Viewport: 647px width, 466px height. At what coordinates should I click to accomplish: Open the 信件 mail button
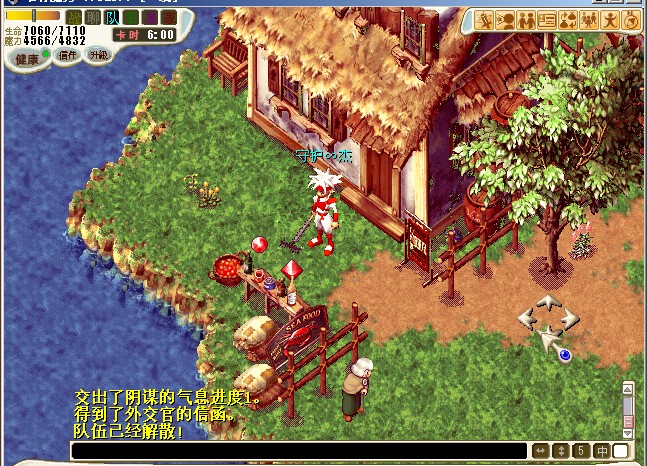click(x=69, y=56)
